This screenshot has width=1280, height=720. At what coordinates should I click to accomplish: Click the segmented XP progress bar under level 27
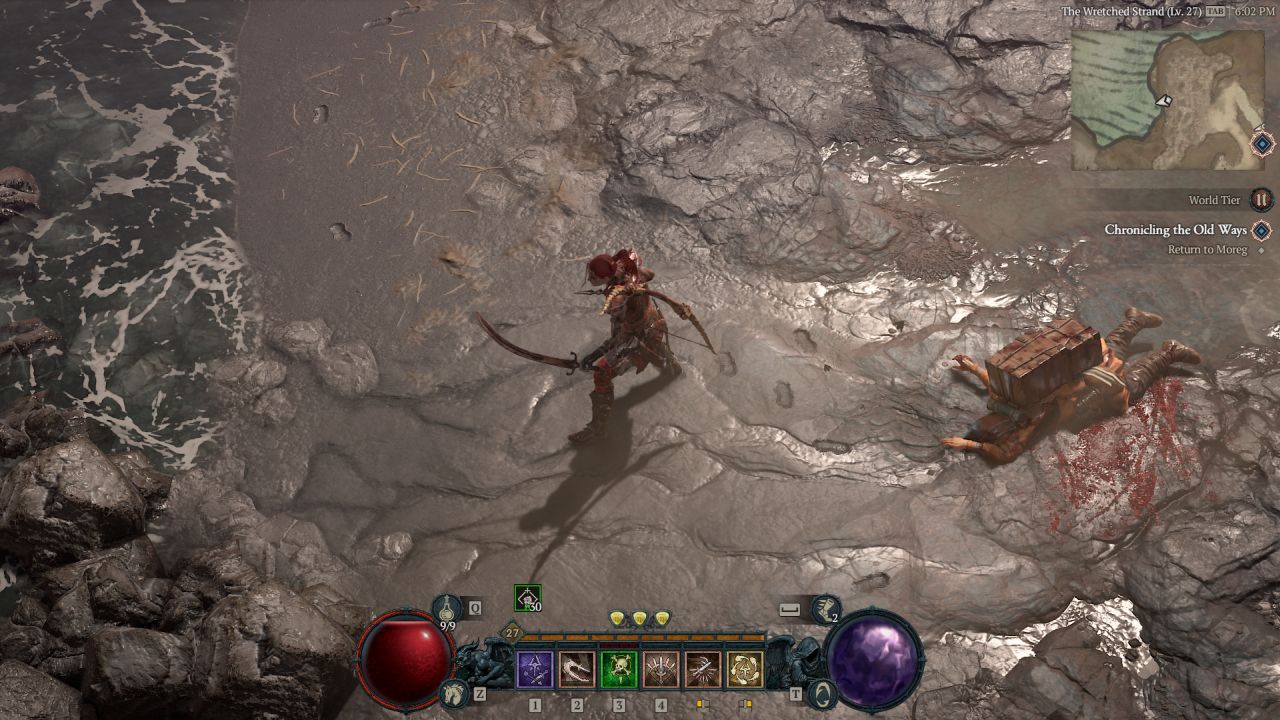pos(641,637)
